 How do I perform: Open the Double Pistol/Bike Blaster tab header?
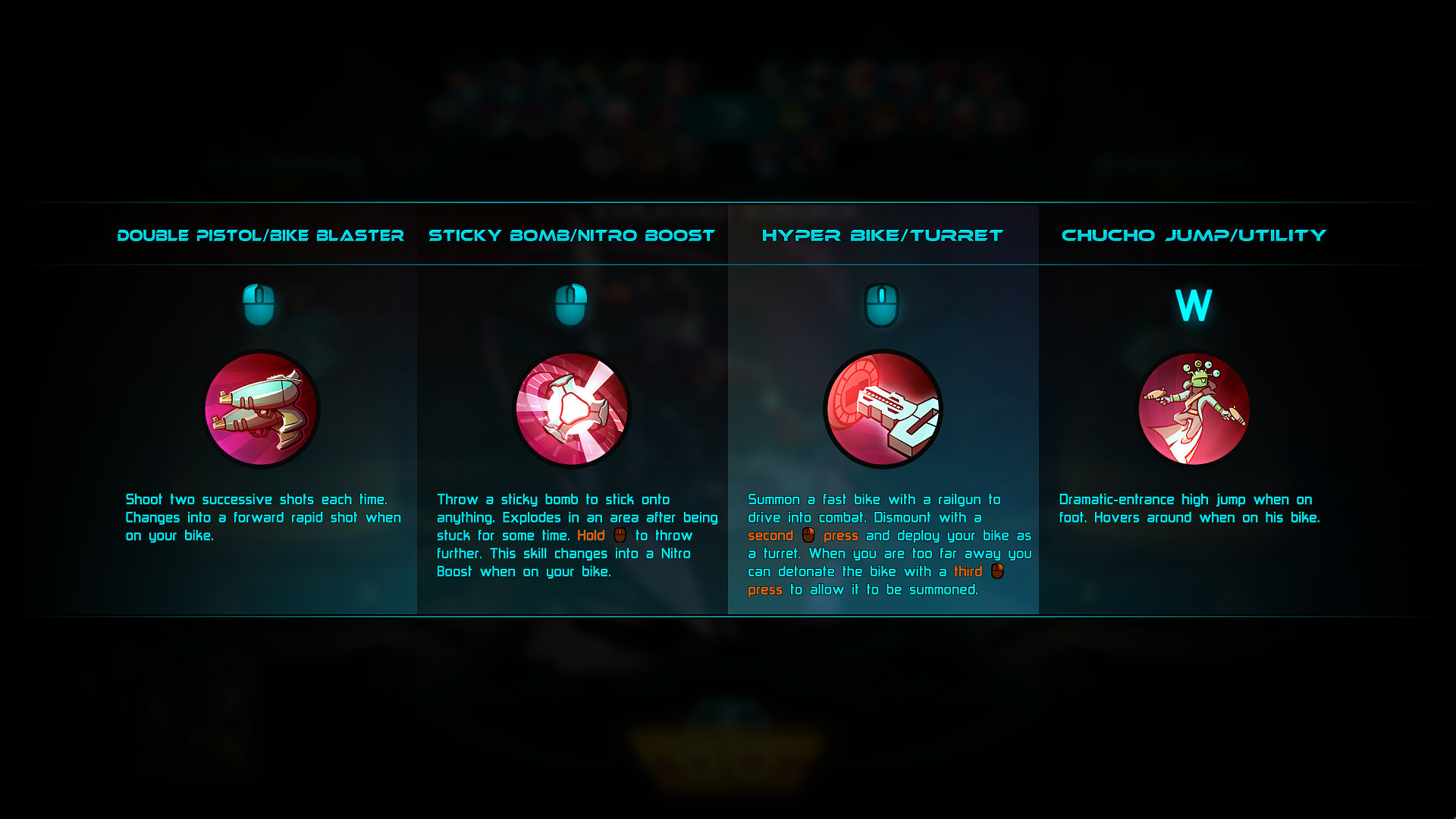(x=261, y=236)
